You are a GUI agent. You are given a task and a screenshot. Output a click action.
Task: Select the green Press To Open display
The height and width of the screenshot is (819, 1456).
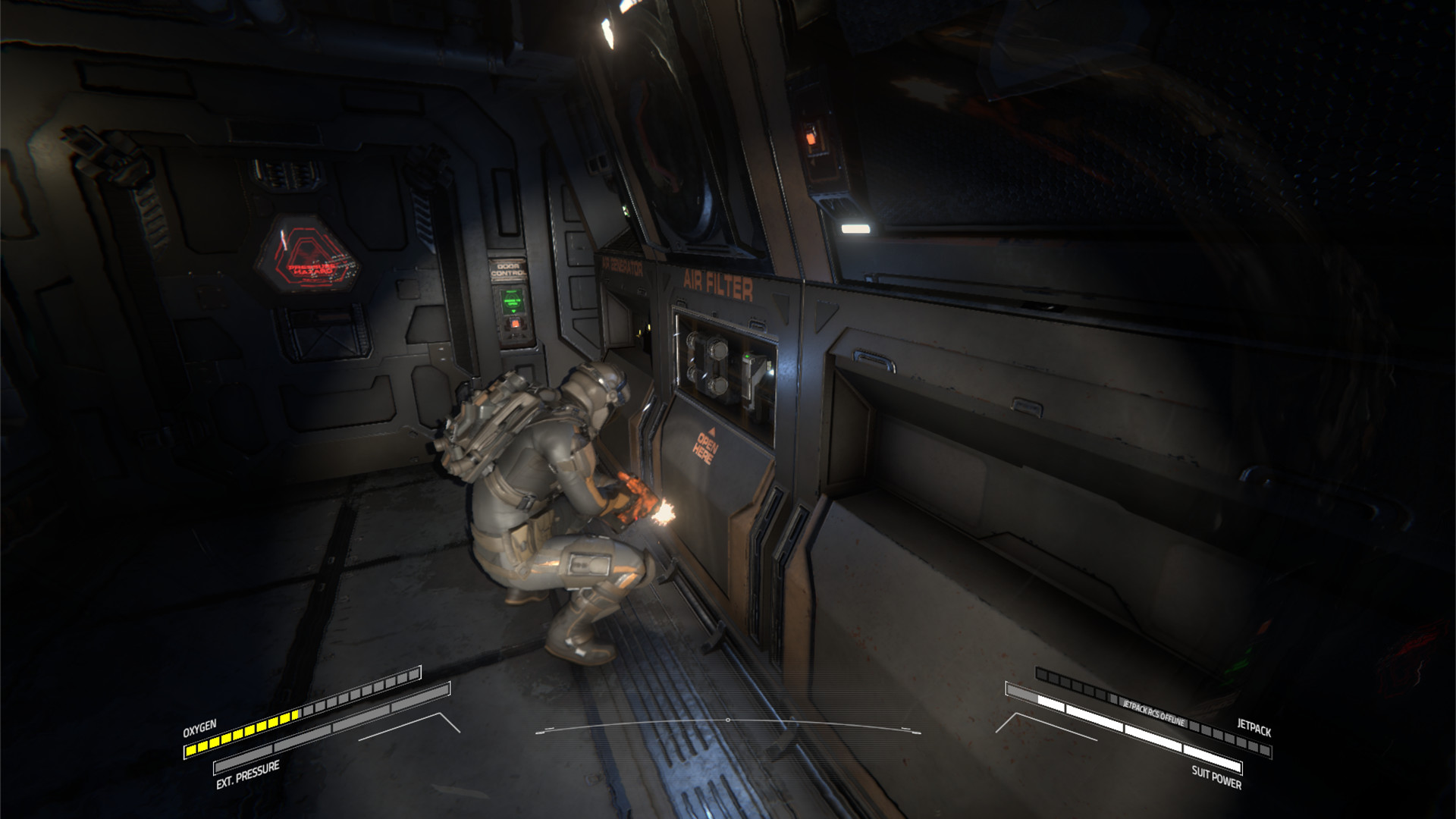pos(511,299)
